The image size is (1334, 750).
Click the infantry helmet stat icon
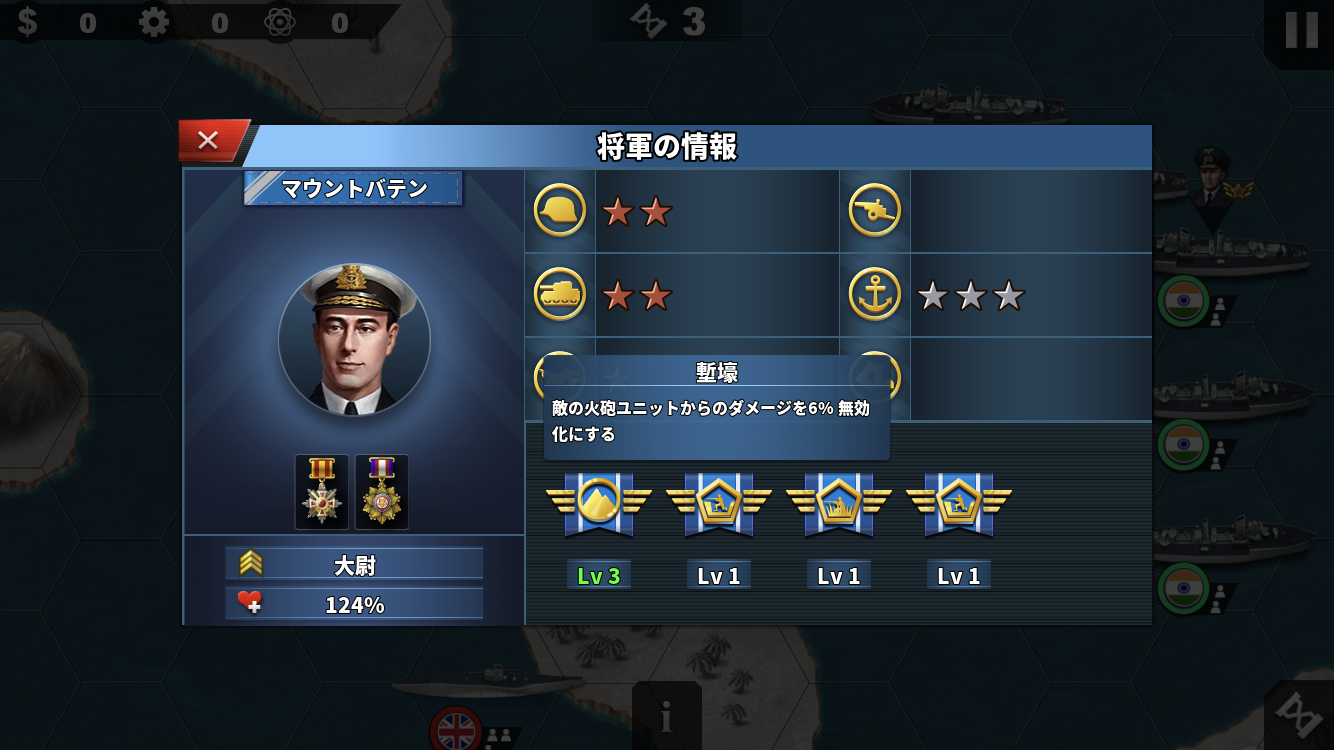560,211
